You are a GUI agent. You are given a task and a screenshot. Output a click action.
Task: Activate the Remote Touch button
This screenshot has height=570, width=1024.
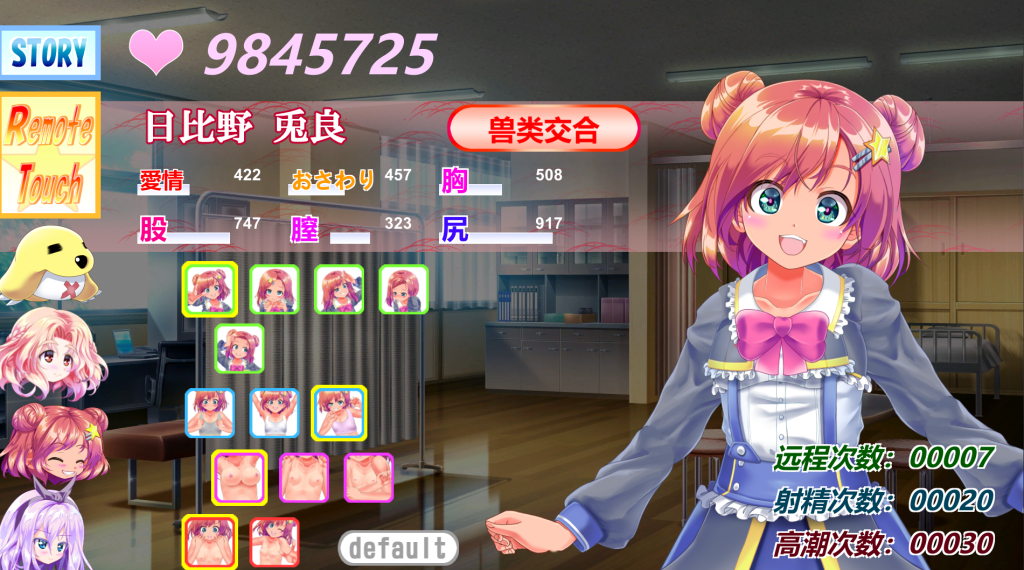50,156
